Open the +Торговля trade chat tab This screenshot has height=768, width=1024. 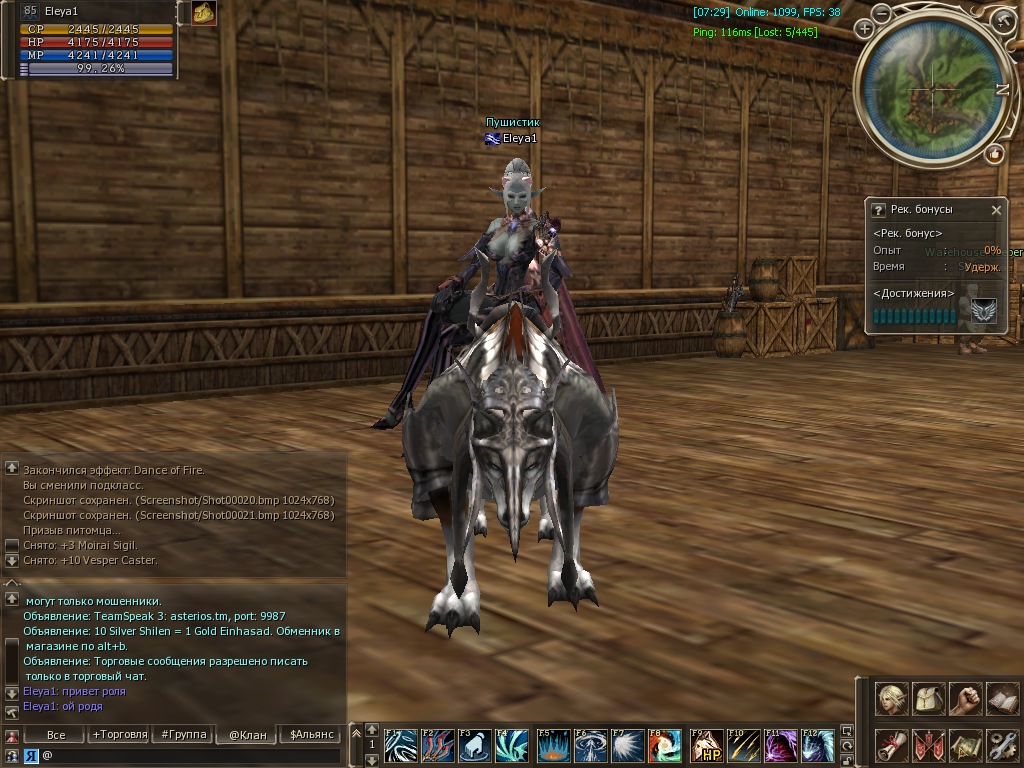(119, 735)
